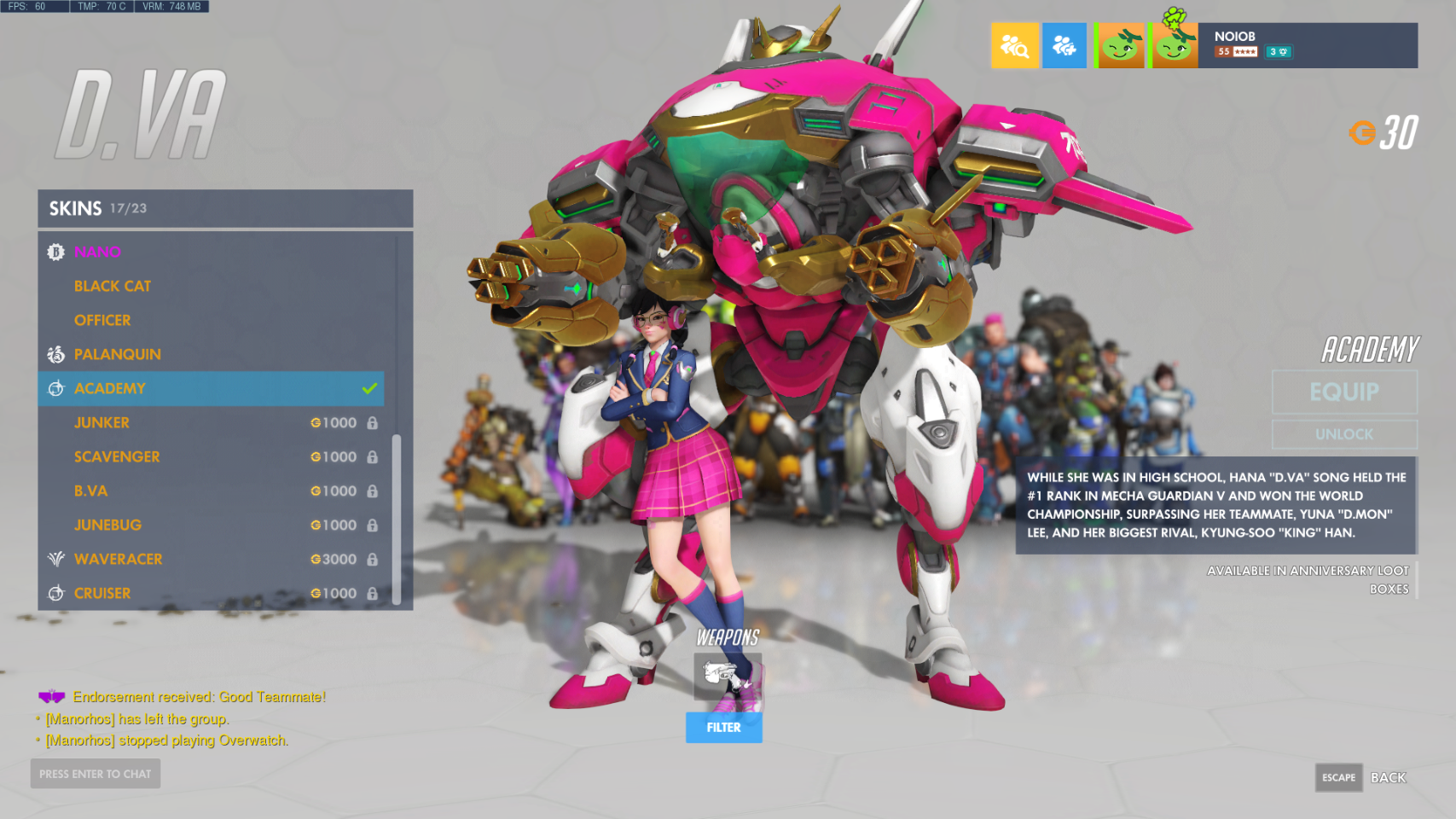Image resolution: width=1456 pixels, height=819 pixels.
Task: Click the Equip button
Action: tap(1344, 392)
